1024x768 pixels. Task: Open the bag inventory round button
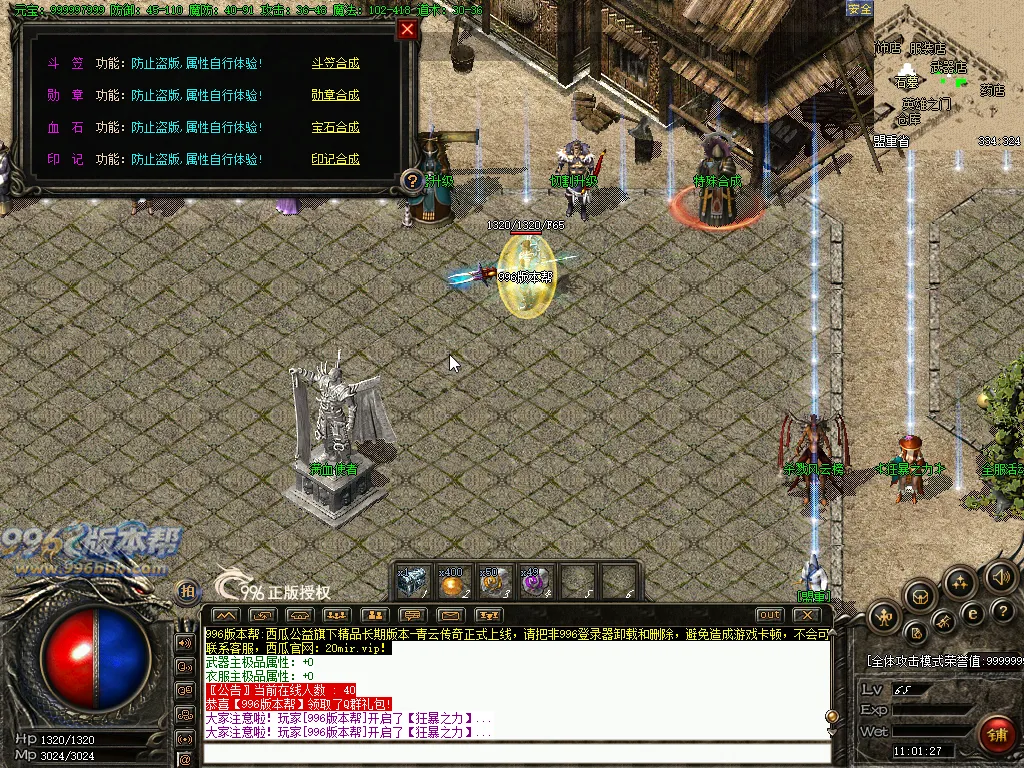920,598
